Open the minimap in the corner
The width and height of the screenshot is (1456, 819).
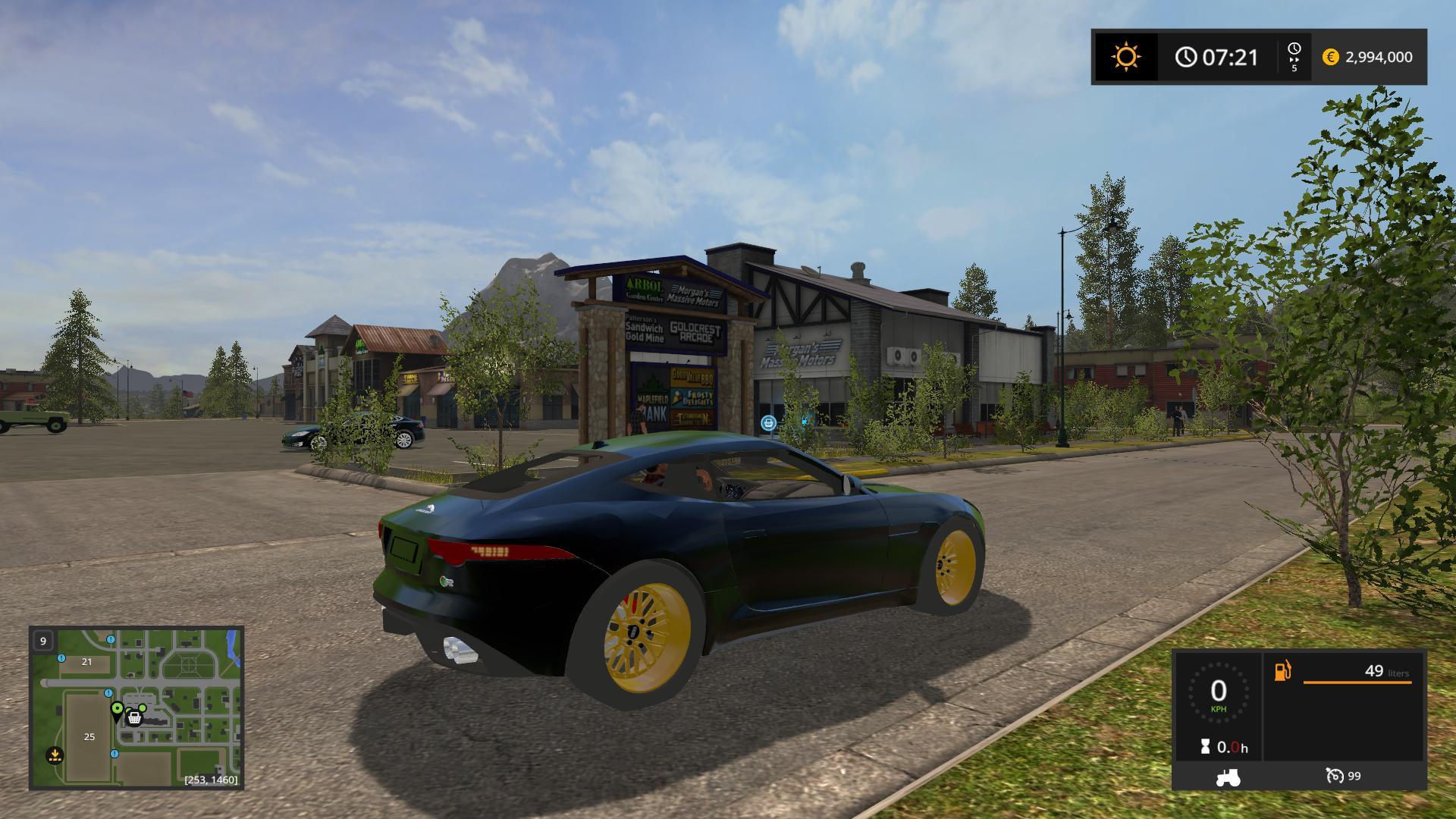pos(136,708)
